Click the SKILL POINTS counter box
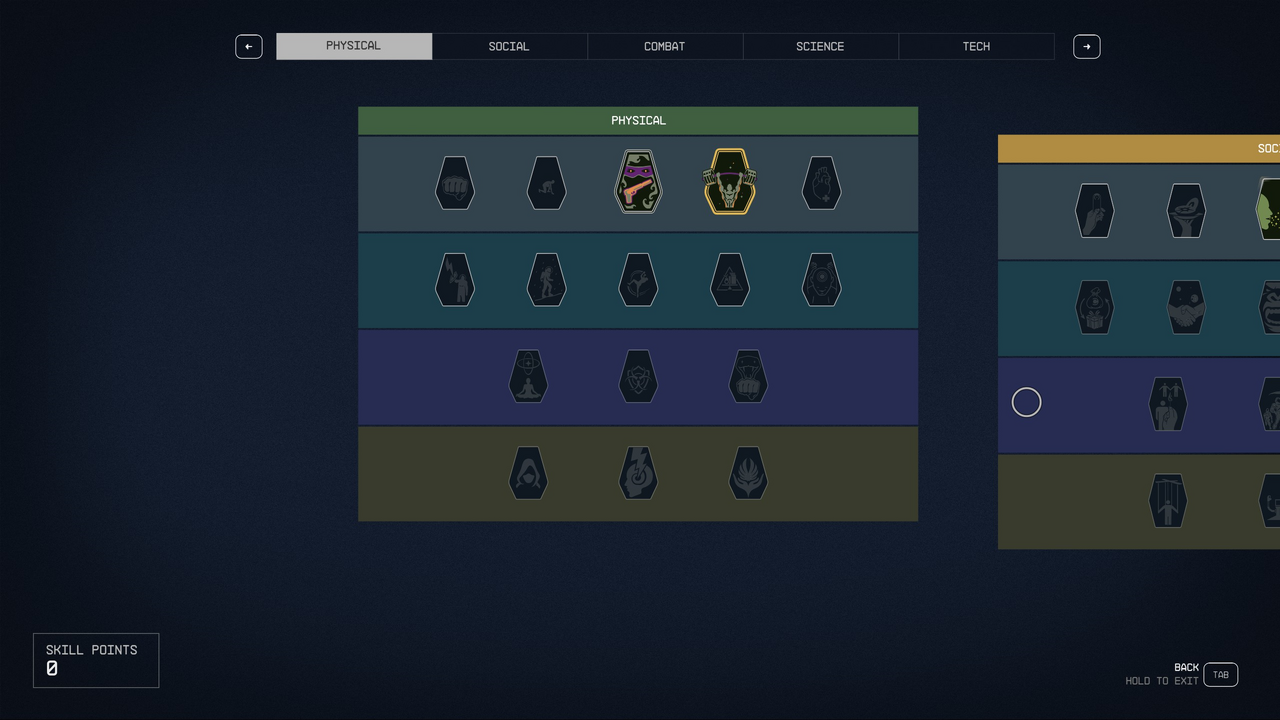This screenshot has width=1280, height=720. (96, 660)
